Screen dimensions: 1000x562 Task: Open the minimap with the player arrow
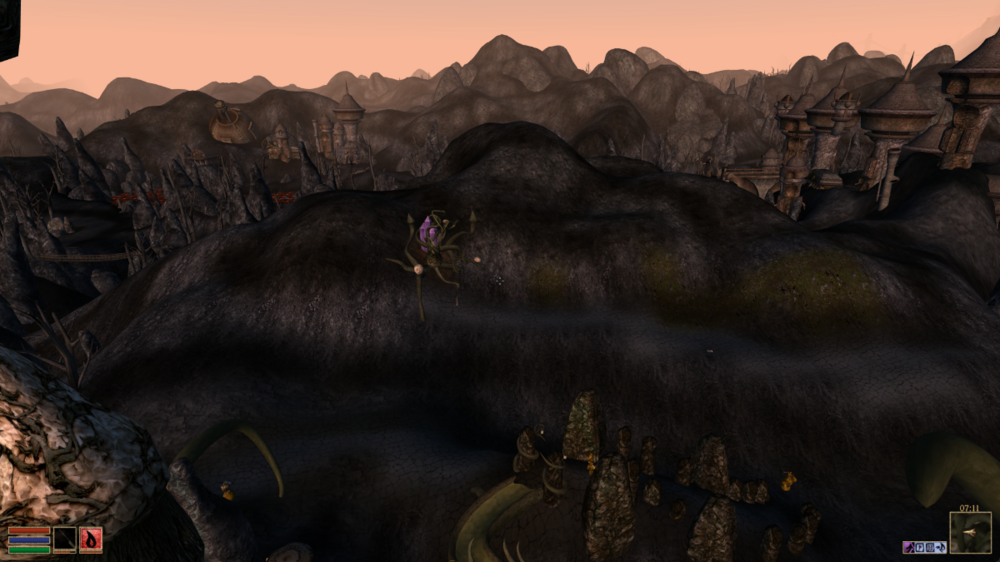point(970,533)
